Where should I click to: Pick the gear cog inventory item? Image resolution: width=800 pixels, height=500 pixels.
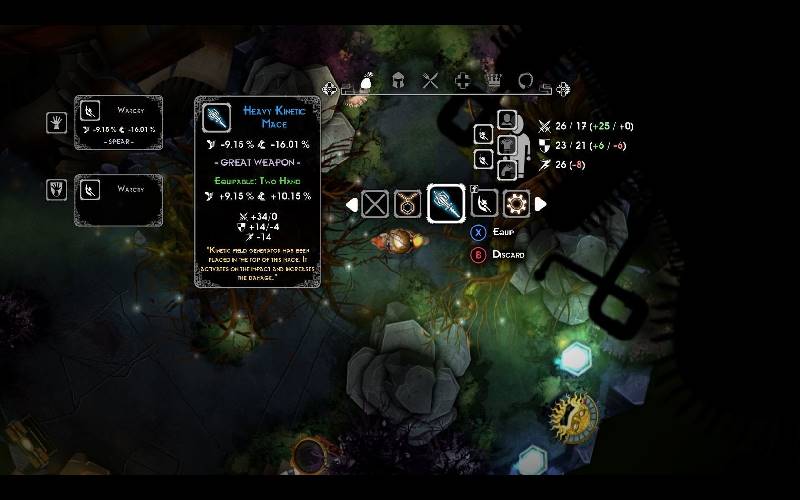click(x=517, y=204)
